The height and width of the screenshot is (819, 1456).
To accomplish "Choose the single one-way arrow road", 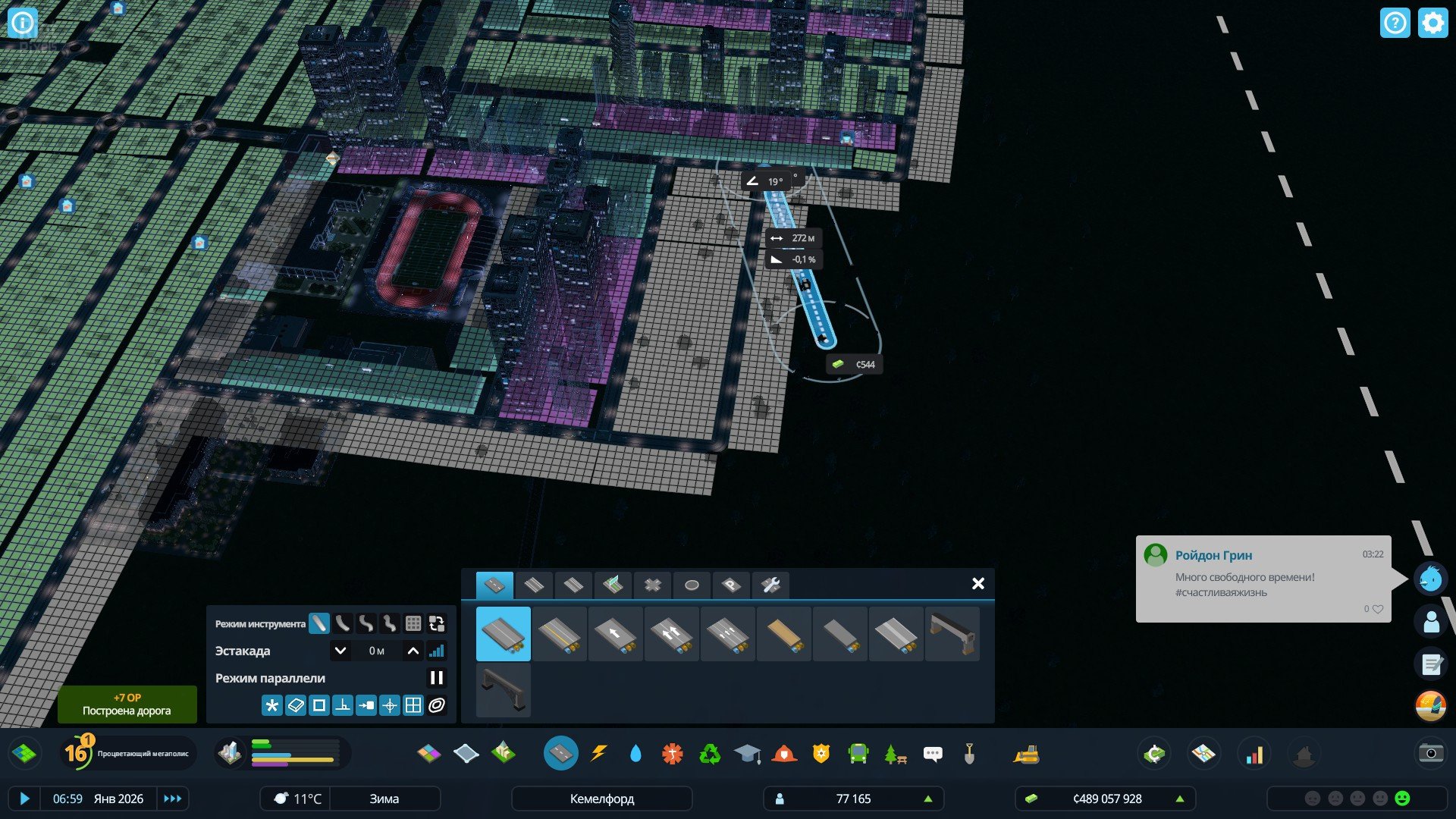I will coord(615,634).
